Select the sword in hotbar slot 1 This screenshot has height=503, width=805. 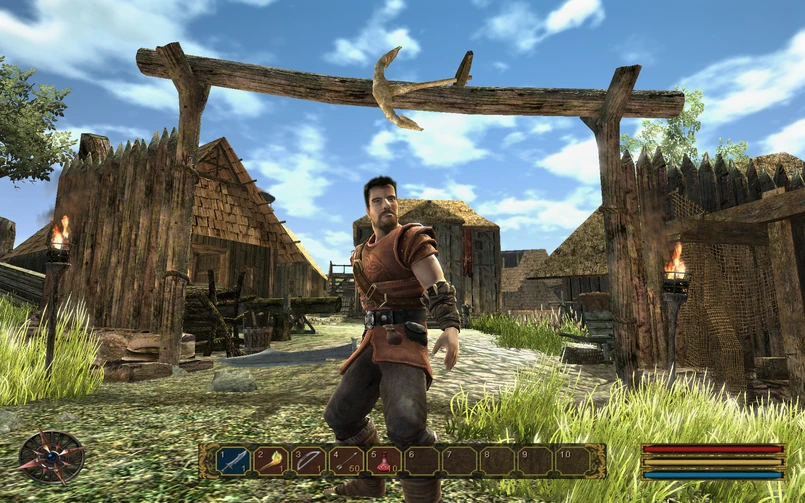click(234, 461)
